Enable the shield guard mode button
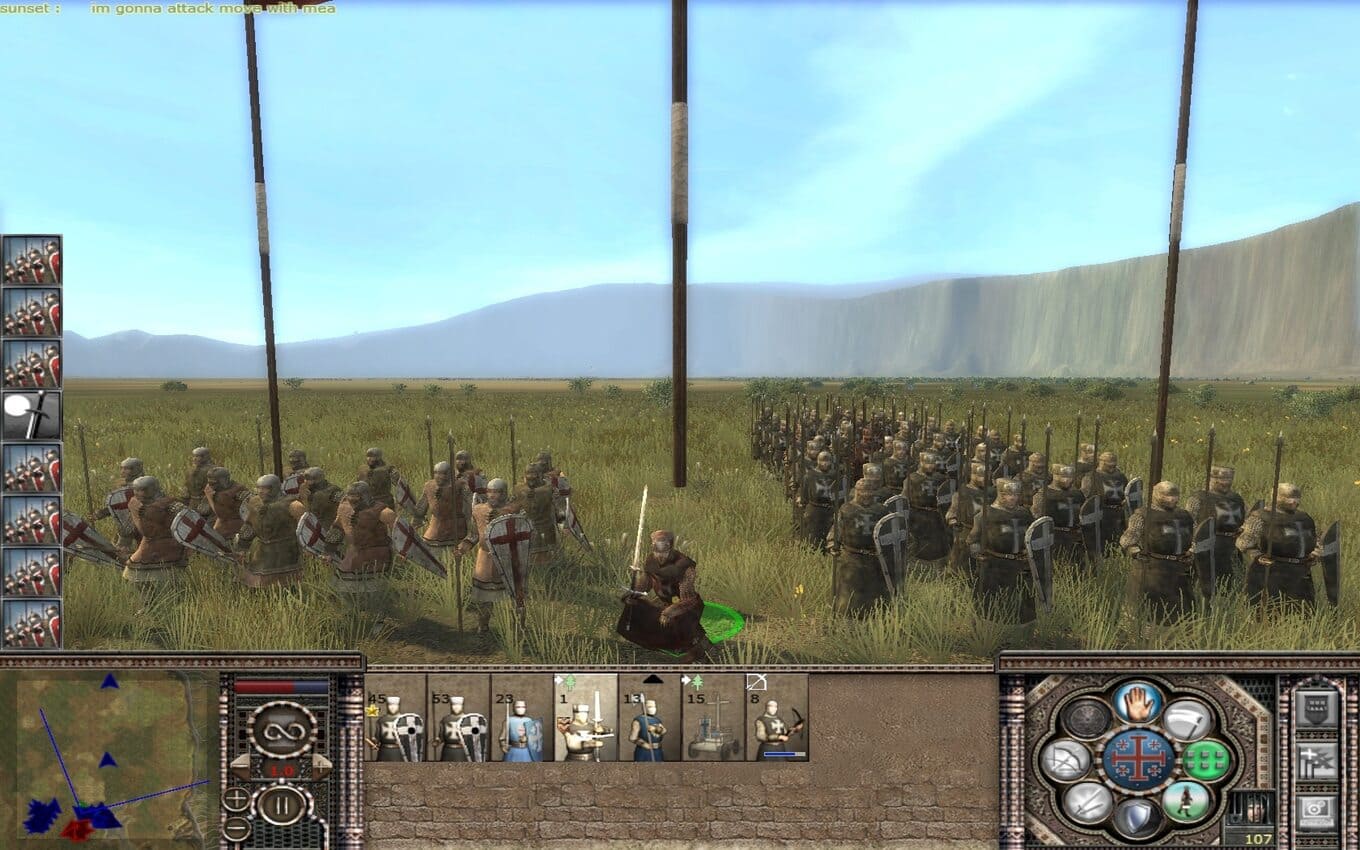This screenshot has width=1360, height=850. [x=1137, y=818]
